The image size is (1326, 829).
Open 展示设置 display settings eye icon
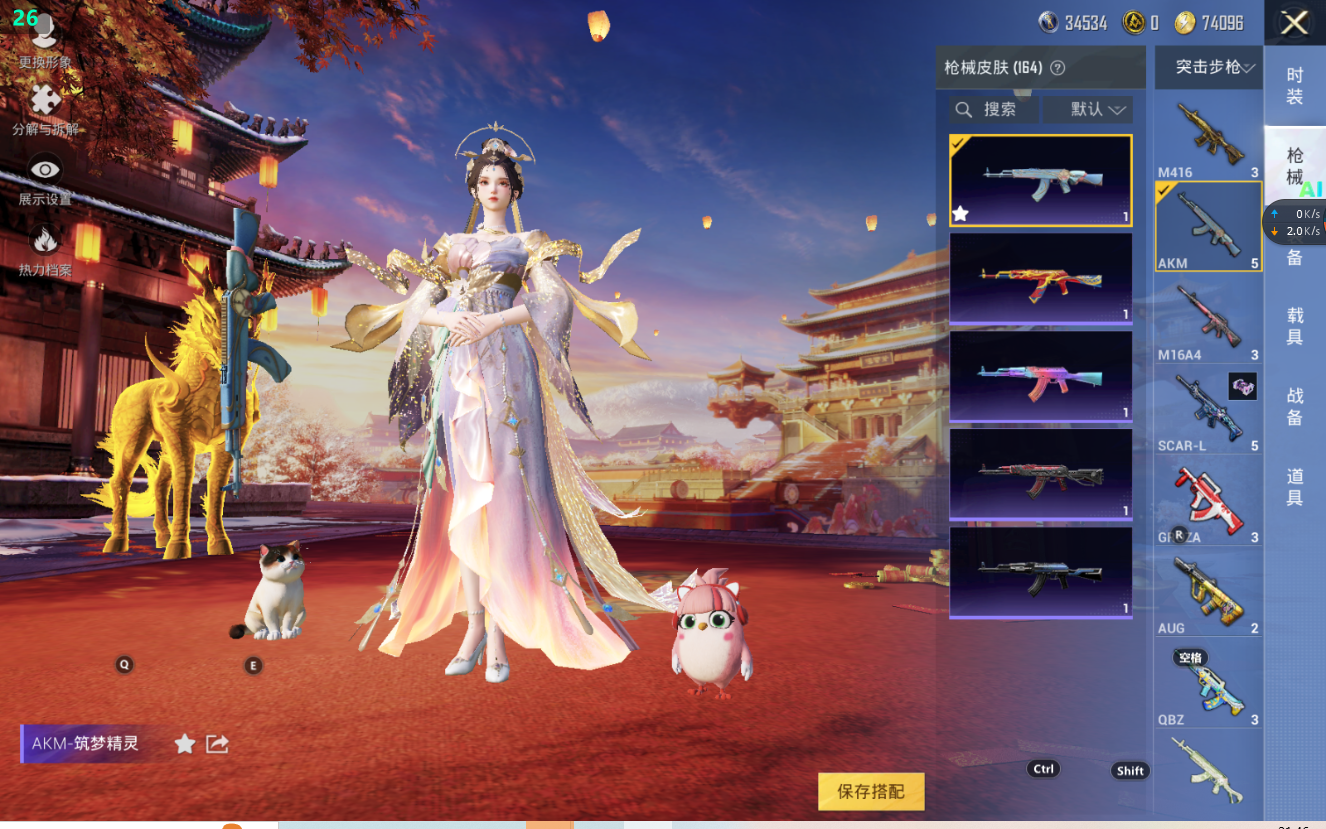pos(45,178)
